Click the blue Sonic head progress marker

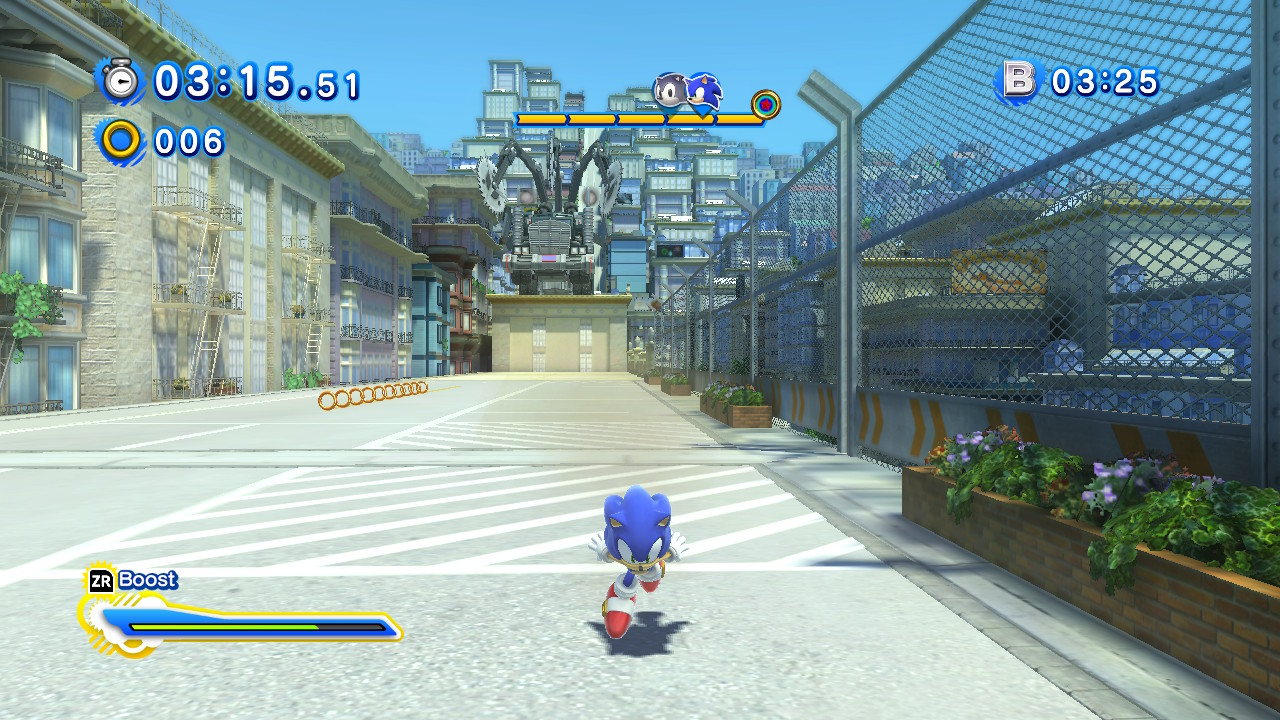coord(705,93)
